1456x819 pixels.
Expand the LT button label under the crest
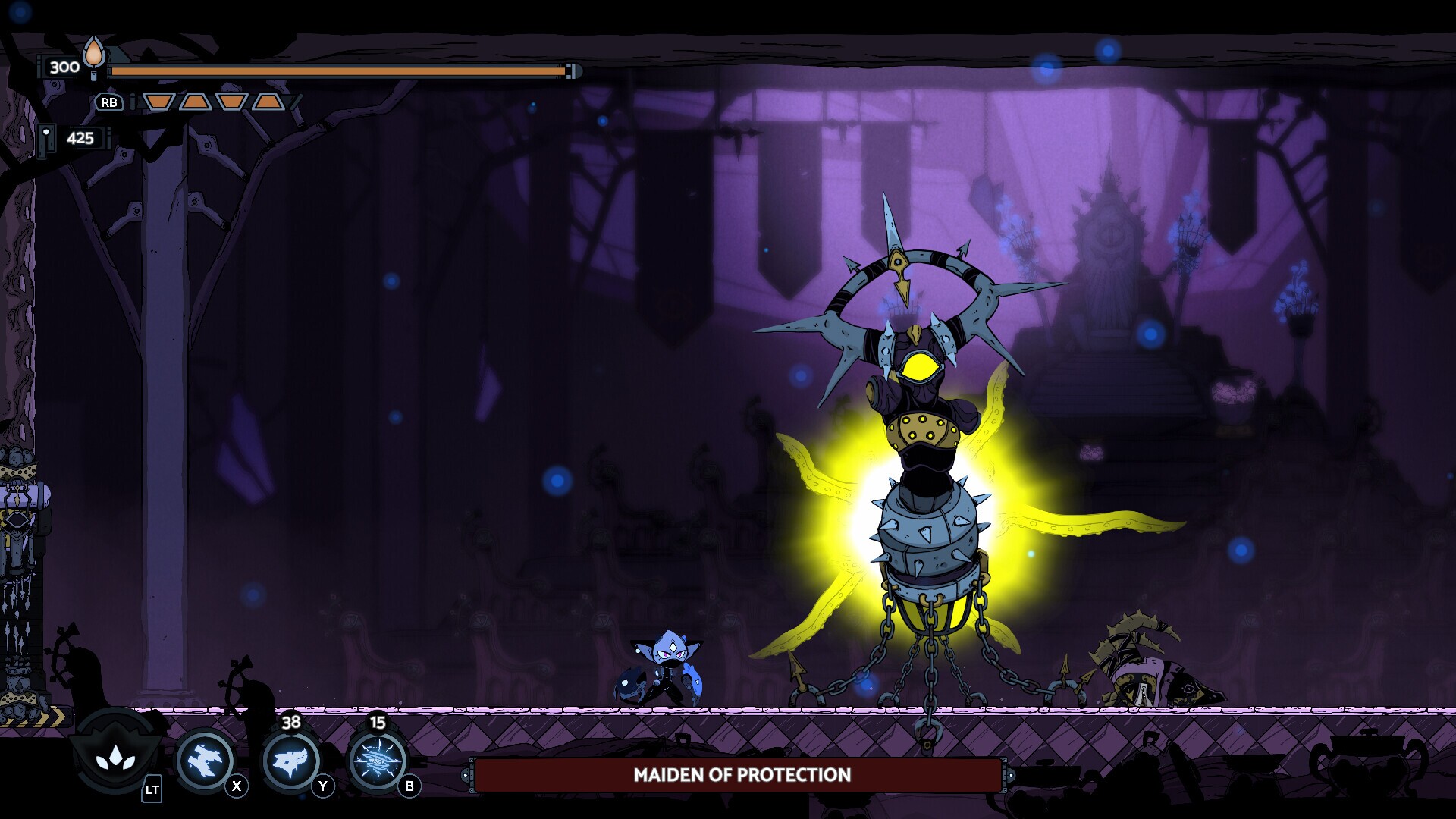152,789
